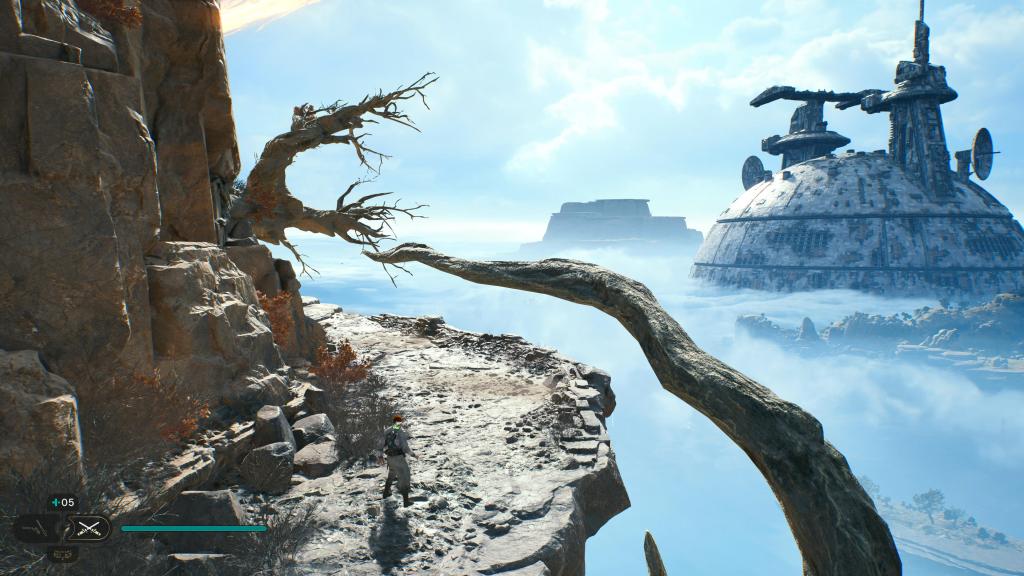
Task: Switch to the dimmed secondary stance icon
Action: tap(38, 528)
